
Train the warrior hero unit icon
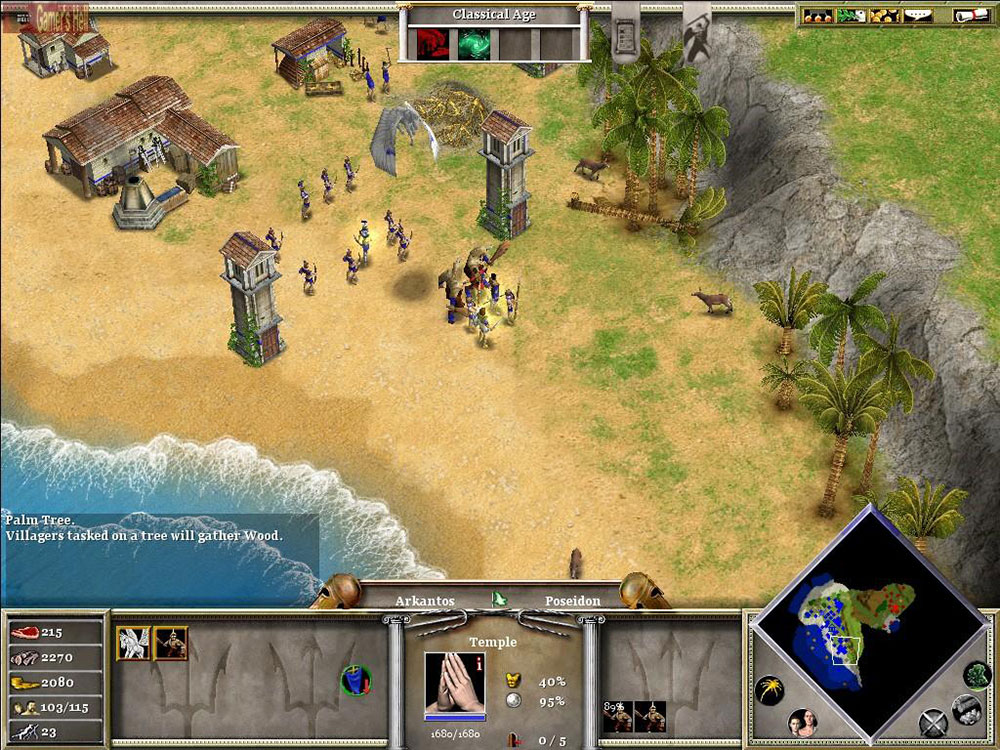pyautogui.click(x=171, y=643)
